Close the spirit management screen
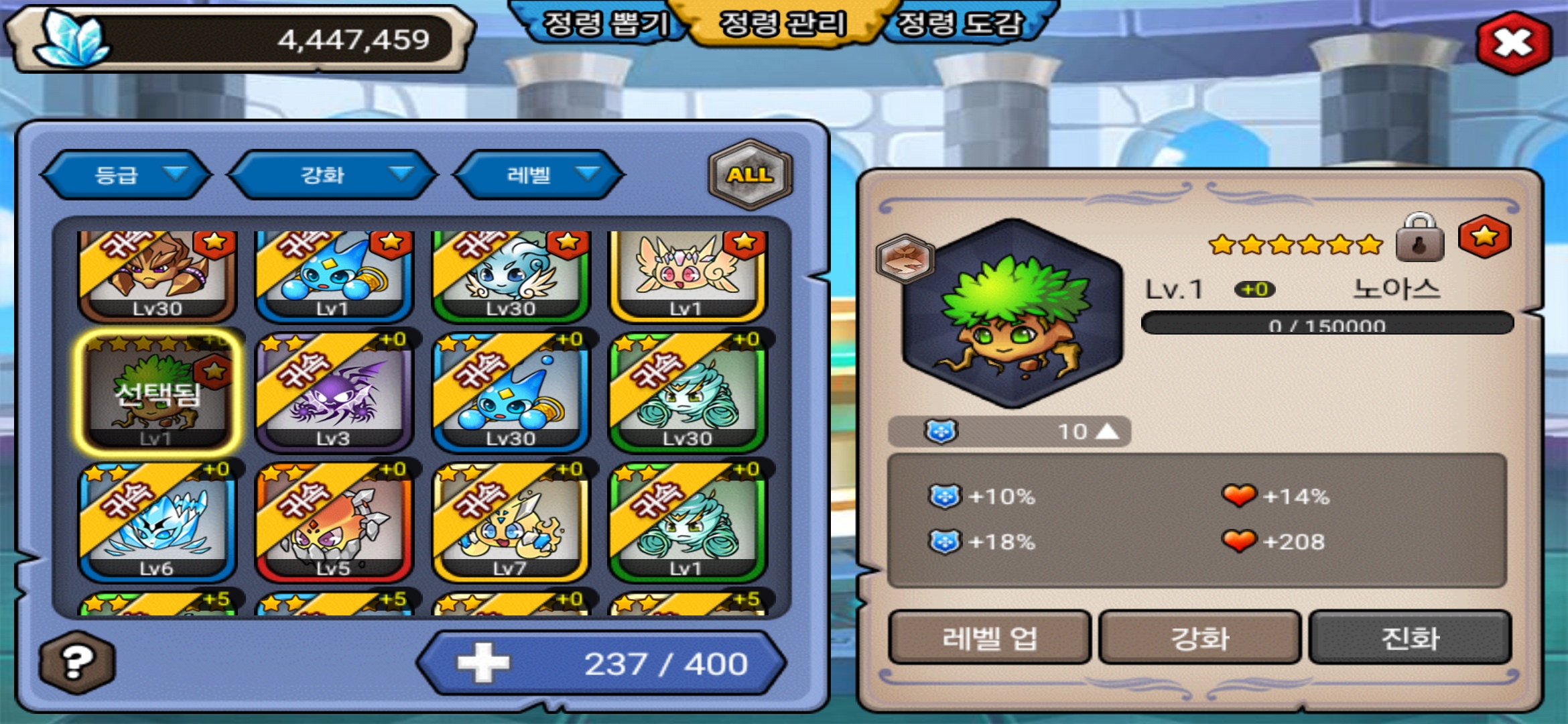This screenshot has height=724, width=1568. [1514, 43]
